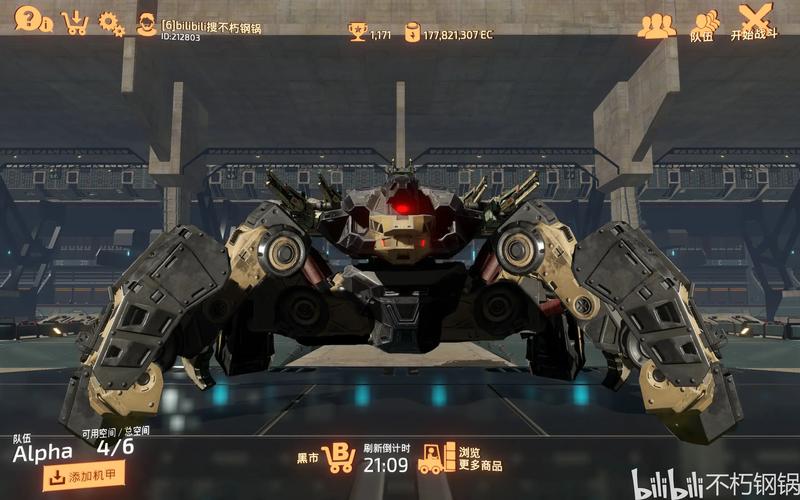Start battle with 开始战斗
The height and width of the screenshot is (500, 800).
pos(755,22)
